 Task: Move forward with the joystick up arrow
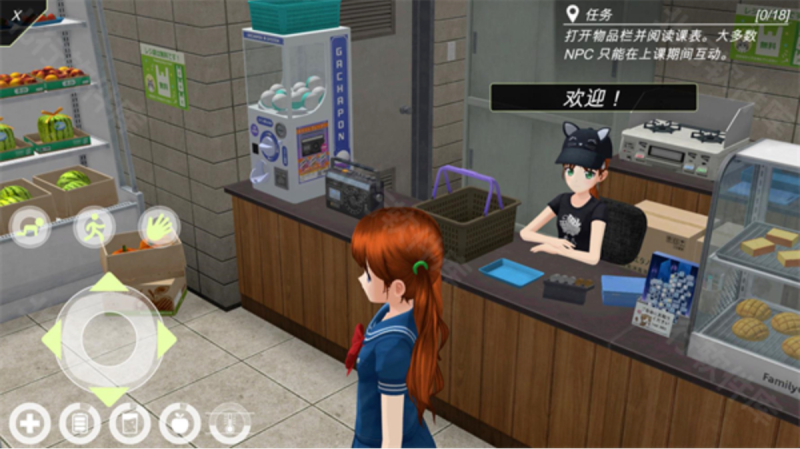pos(109,283)
